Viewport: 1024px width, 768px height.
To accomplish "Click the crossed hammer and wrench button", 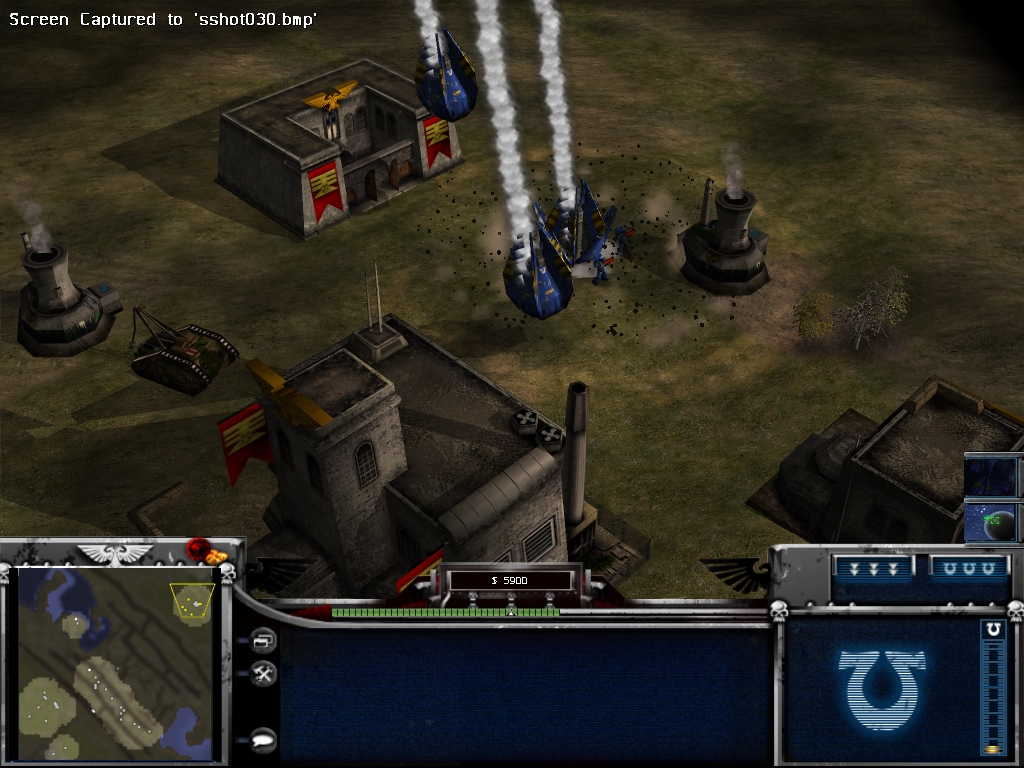I will 264,674.
